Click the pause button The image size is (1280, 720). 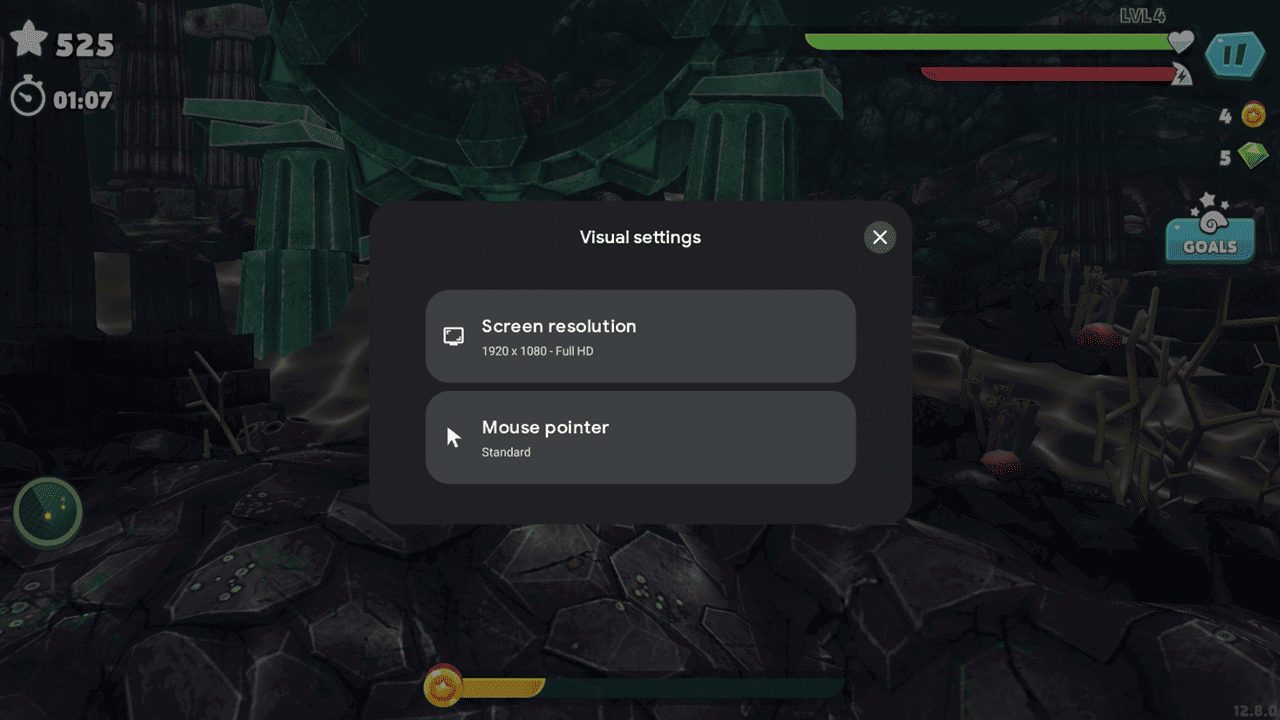[x=1236, y=55]
